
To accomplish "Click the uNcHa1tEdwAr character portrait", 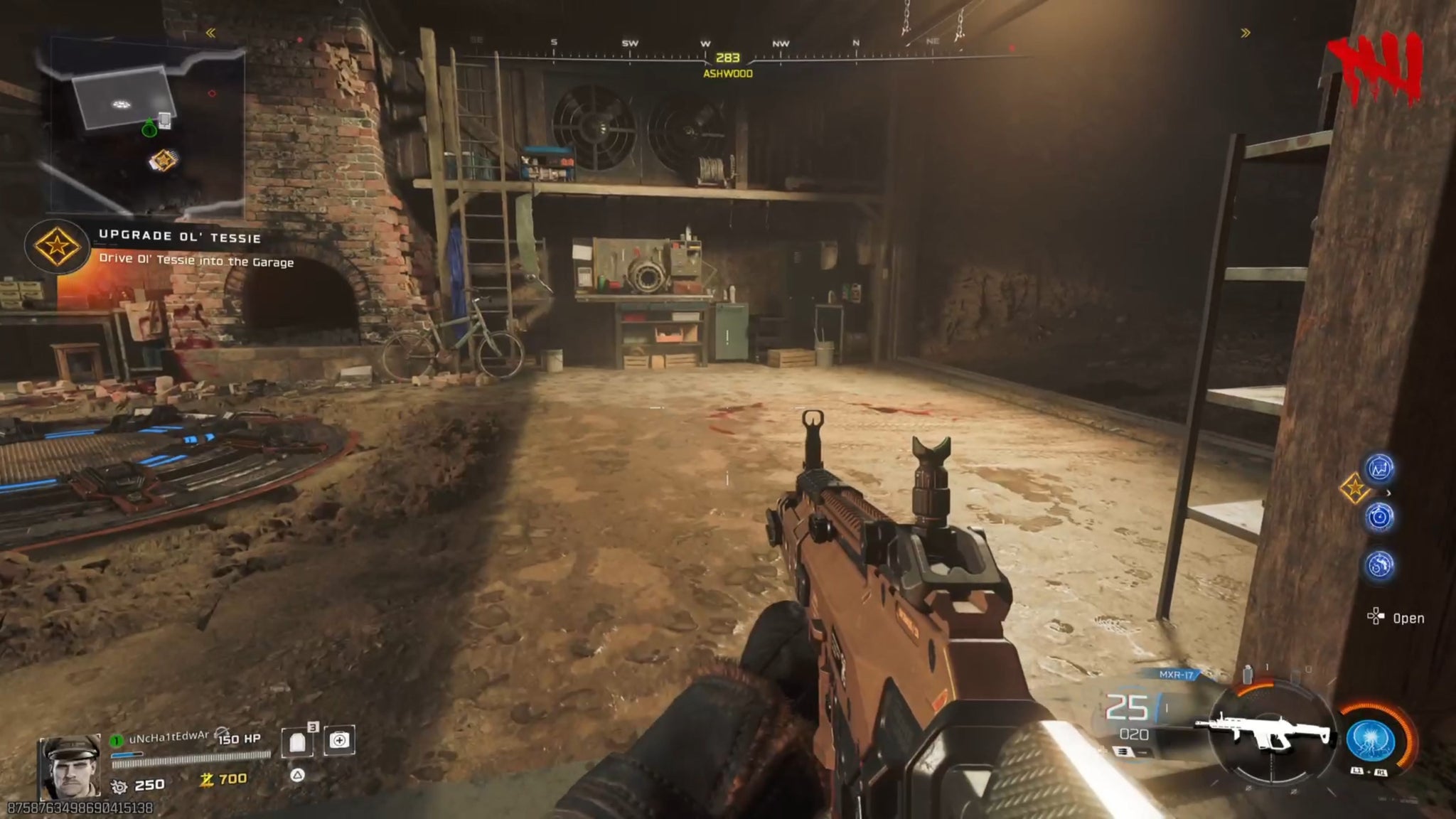I will [69, 766].
